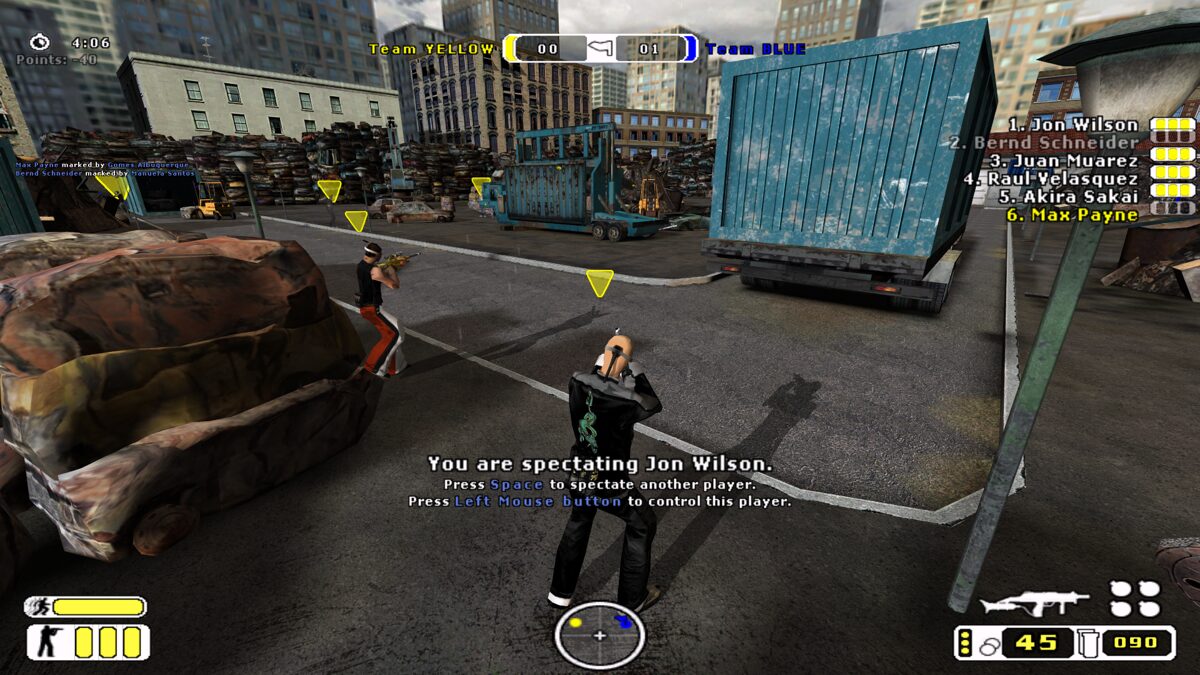Screen dimensions: 1200x675
Task: Click the player stance silhouette icon
Action: pos(47,642)
